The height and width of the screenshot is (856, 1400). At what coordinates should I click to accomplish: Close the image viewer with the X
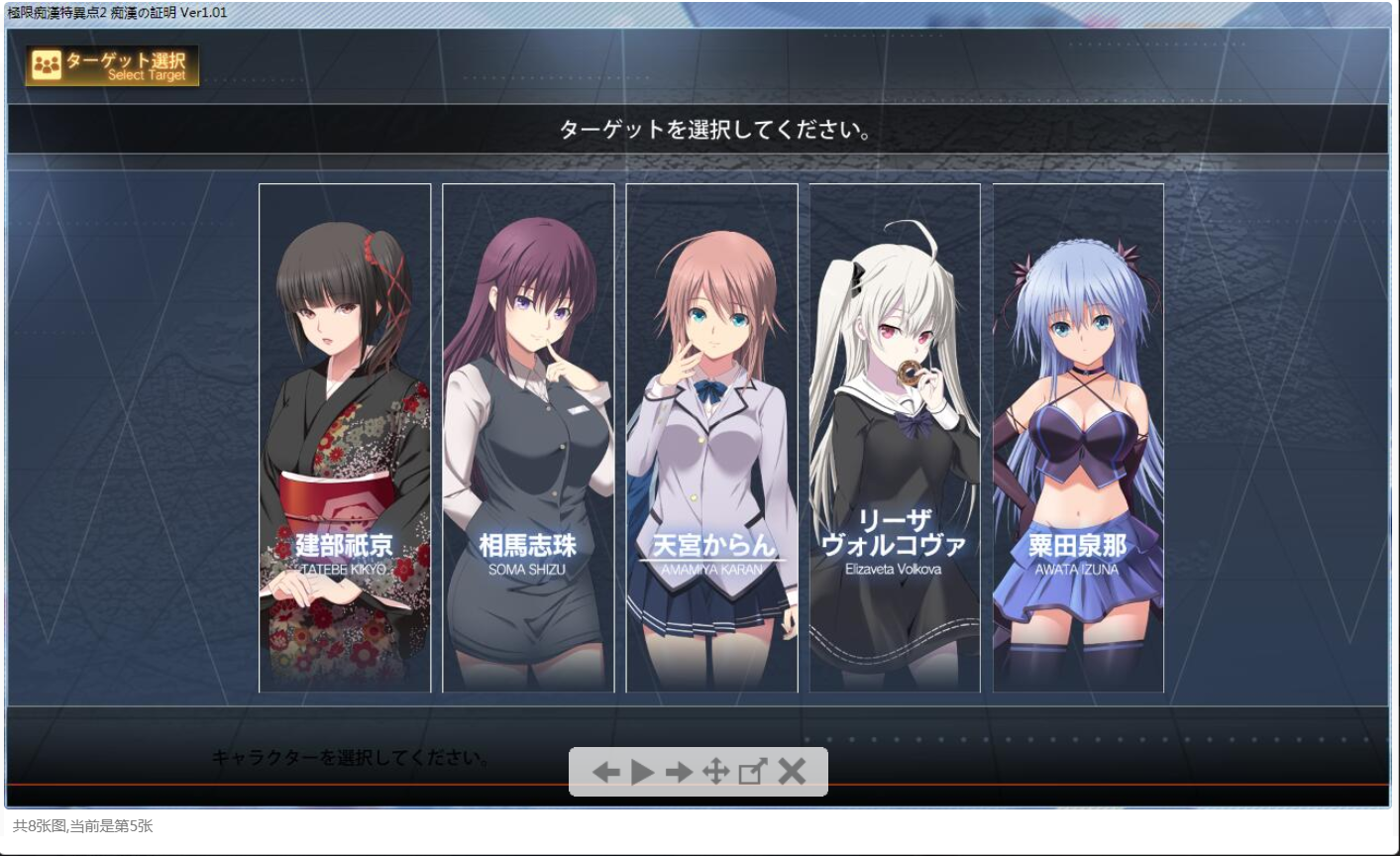pyautogui.click(x=792, y=772)
